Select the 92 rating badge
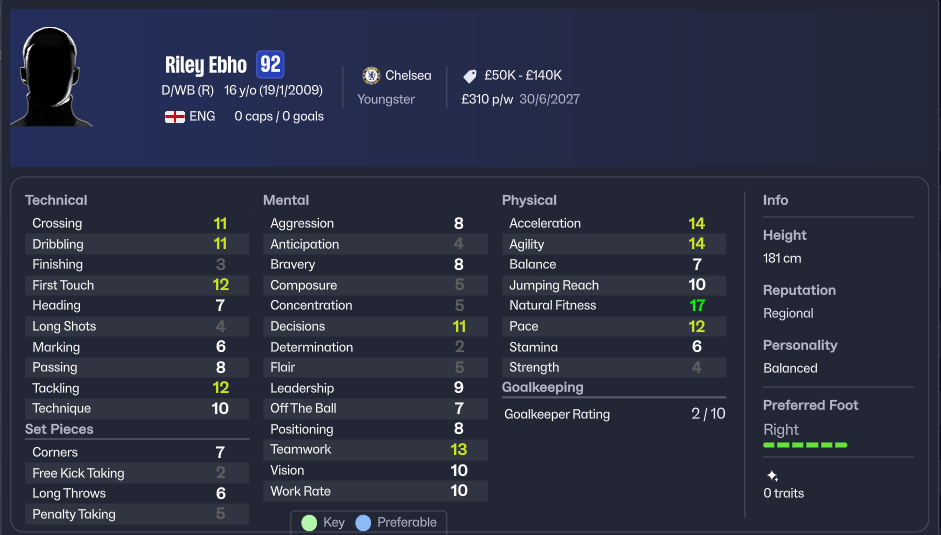Screen dimensions: 941x535 [x=270, y=65]
